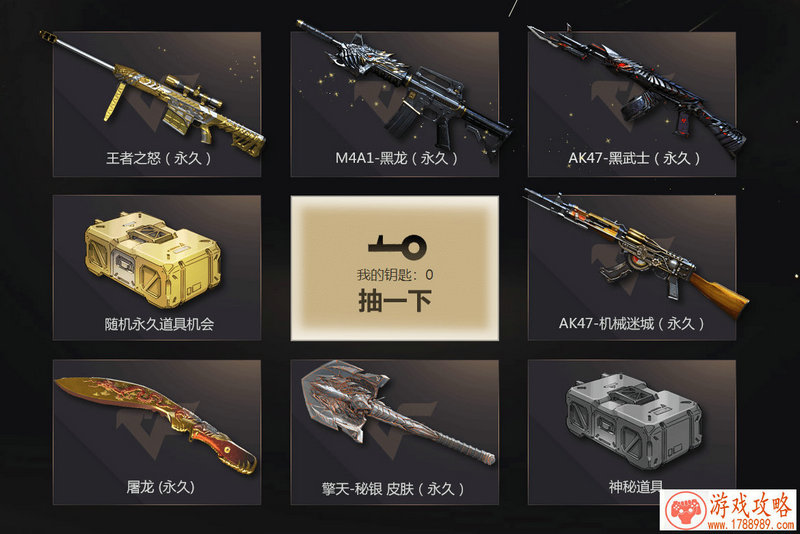This screenshot has height=534, width=800.
Task: Choose the 屠龙 knife prize tile
Action: pyautogui.click(x=156, y=431)
